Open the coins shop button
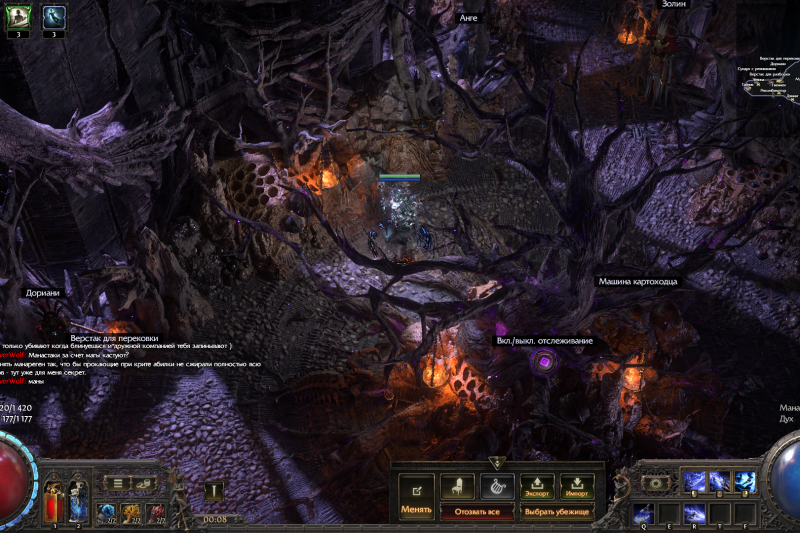800x533 pixels. (144, 483)
